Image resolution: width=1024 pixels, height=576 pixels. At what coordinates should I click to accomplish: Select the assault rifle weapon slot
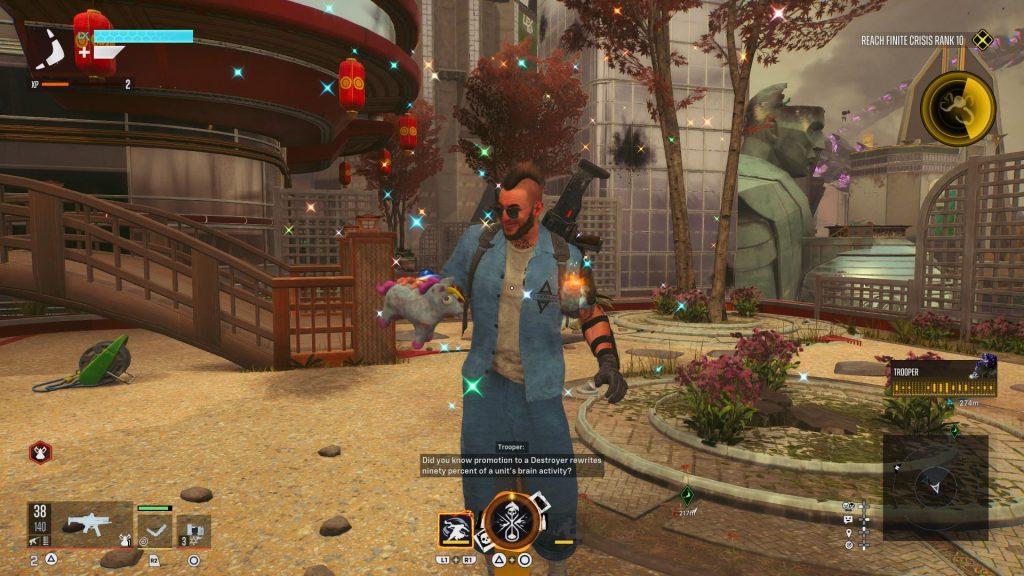click(80, 524)
